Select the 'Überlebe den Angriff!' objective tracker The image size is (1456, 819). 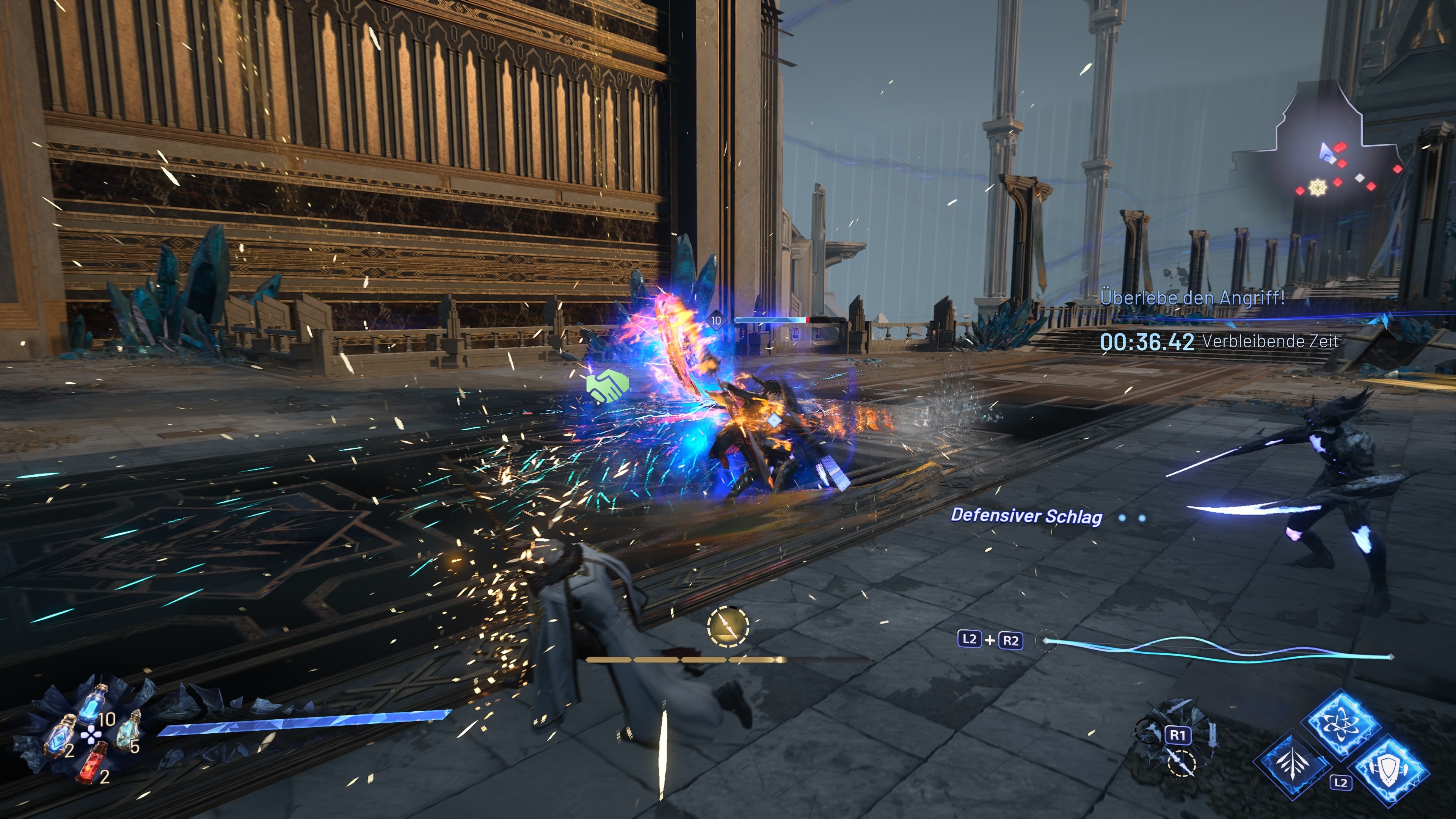point(1192,298)
